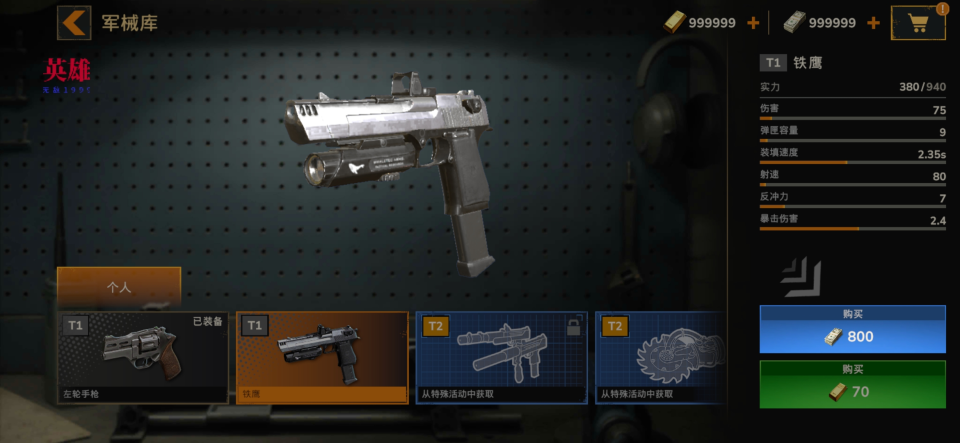This screenshot has width=960, height=443.
Task: Select the 铁鹰 pistol card
Action: tap(322, 357)
